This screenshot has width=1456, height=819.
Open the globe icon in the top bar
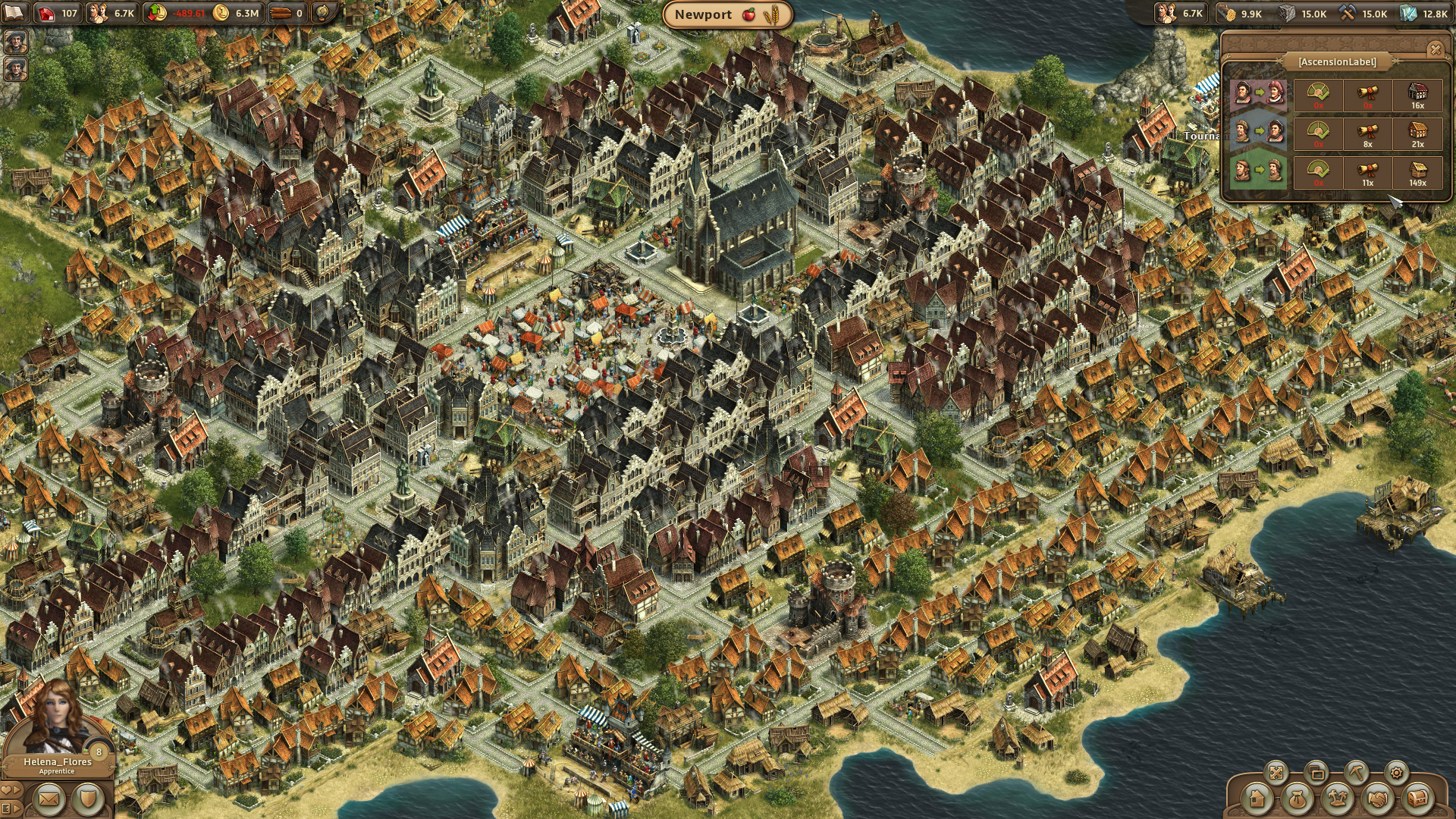click(x=323, y=13)
